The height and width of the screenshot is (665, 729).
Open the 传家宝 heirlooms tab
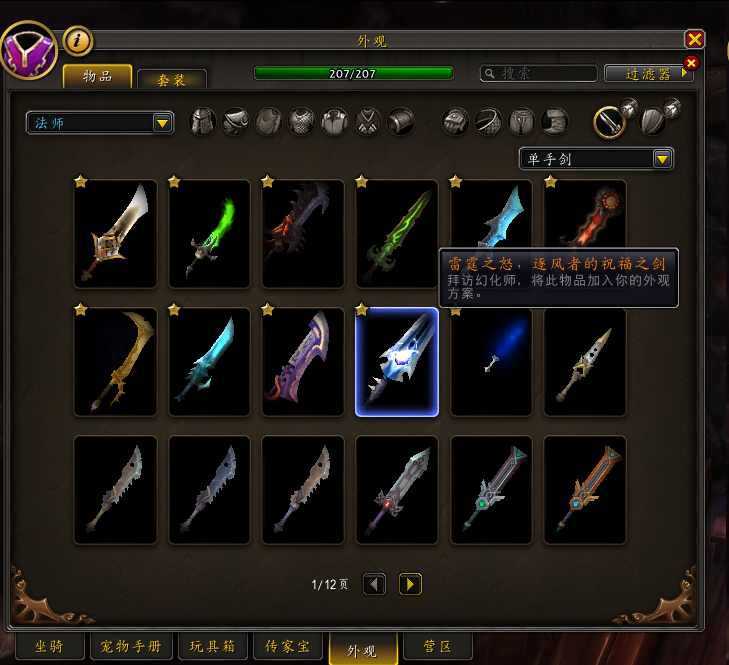click(x=287, y=646)
